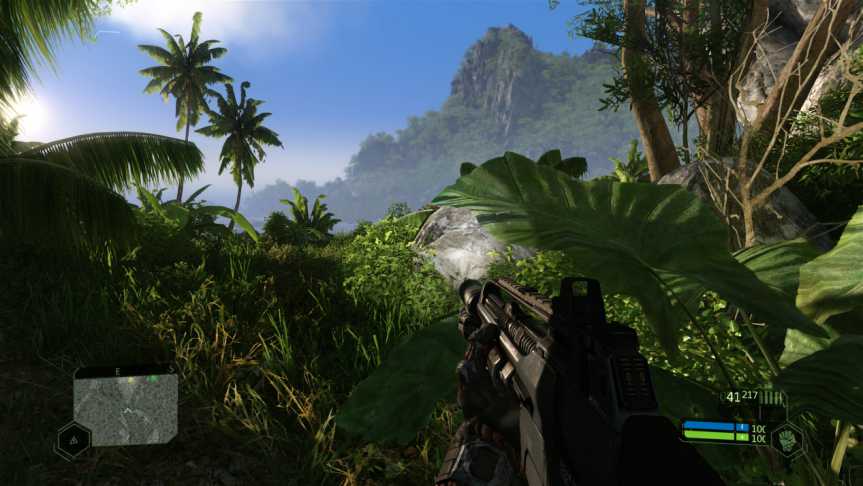
Task: Select the hexagonal triangle indicator beside the minimap
Action: [x=73, y=439]
